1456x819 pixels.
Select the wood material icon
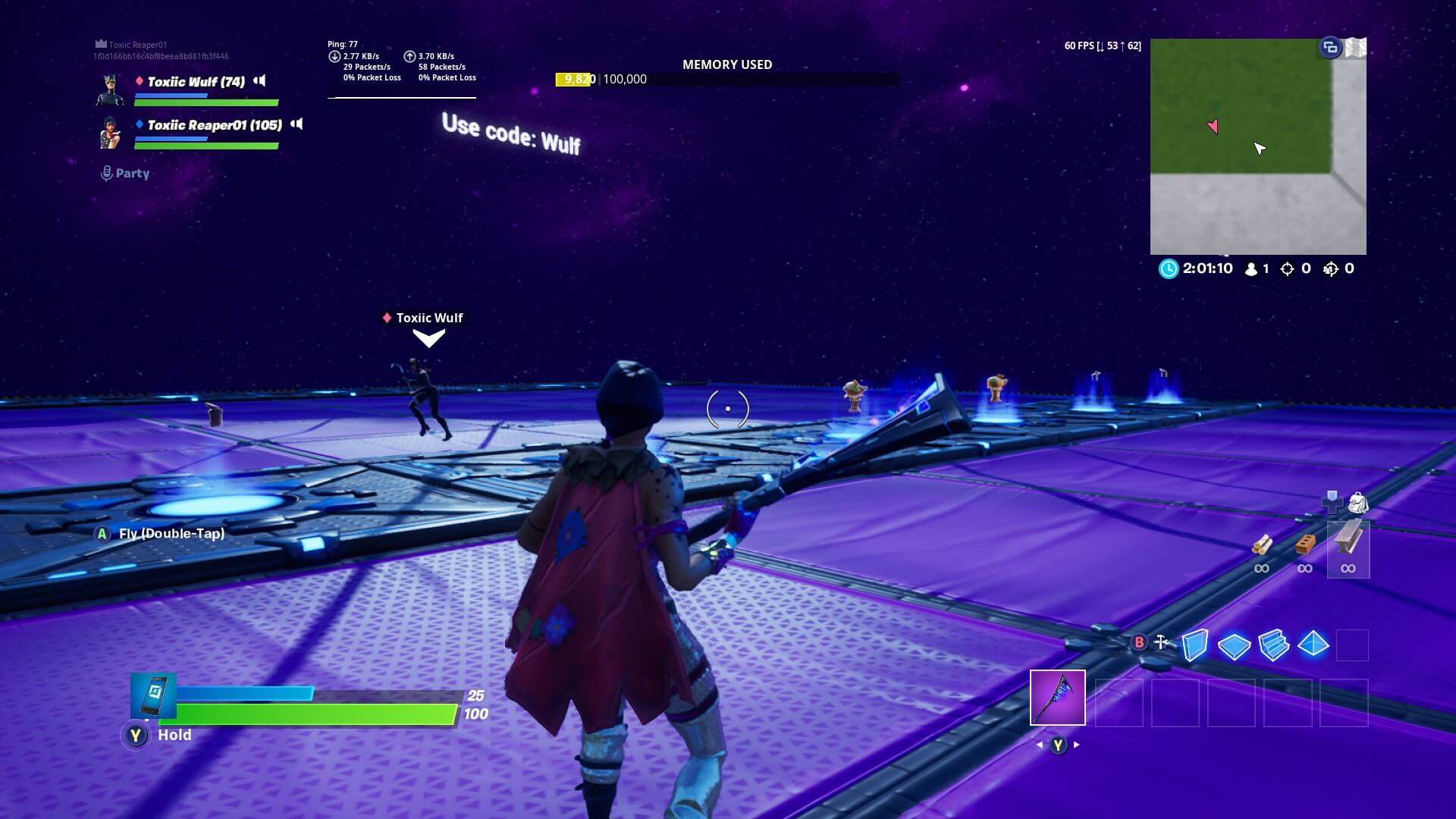[x=1261, y=546]
